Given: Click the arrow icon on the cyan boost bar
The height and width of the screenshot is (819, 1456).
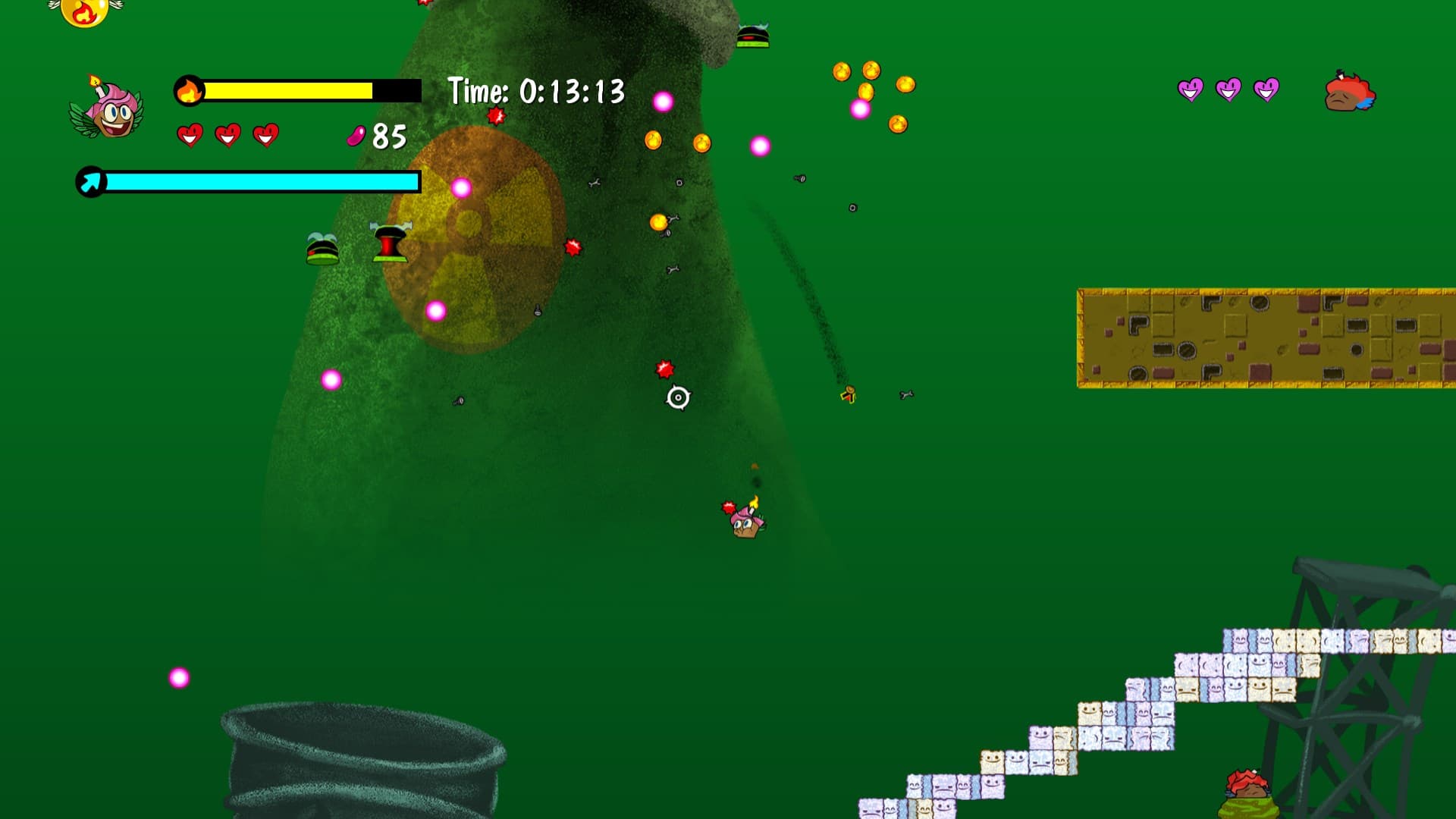Looking at the screenshot, I should [89, 182].
